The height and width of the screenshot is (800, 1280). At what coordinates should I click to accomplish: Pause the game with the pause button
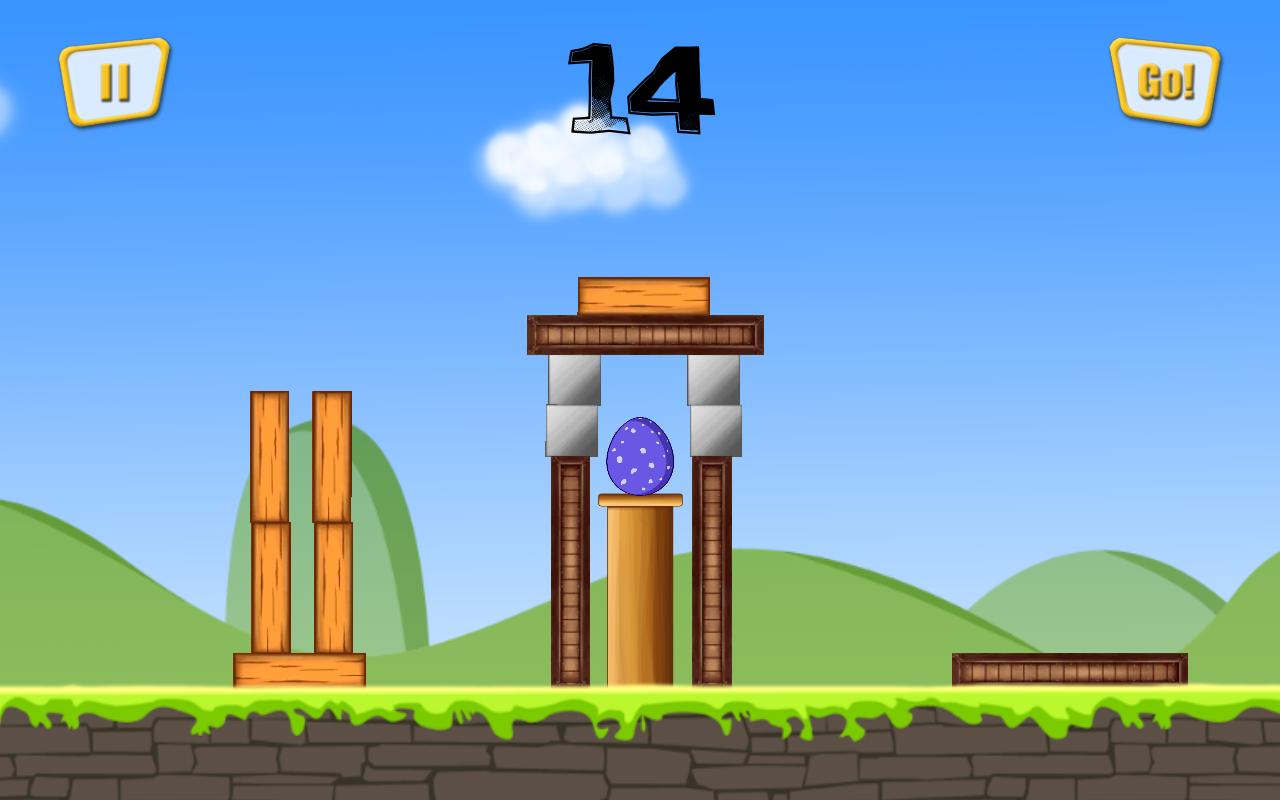tap(114, 82)
